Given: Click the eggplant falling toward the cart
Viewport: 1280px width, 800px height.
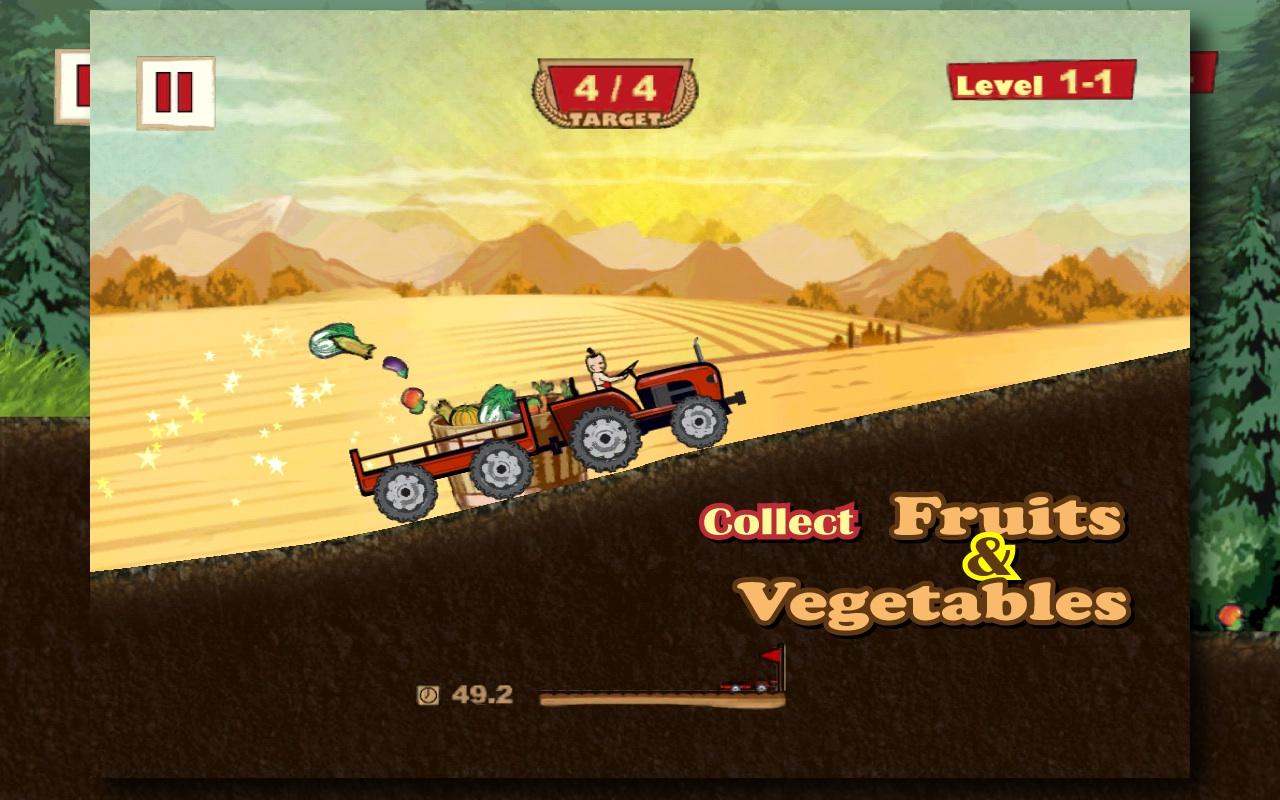Looking at the screenshot, I should (396, 369).
